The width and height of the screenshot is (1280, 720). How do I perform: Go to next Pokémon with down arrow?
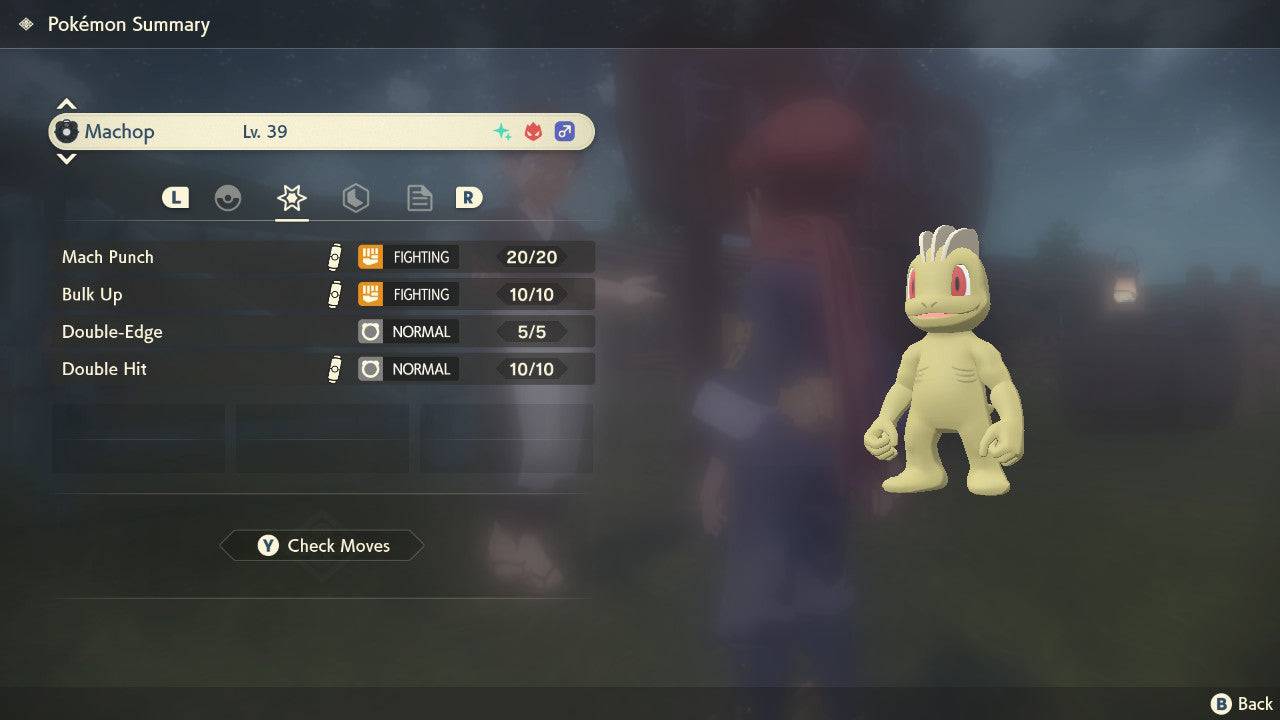66,158
